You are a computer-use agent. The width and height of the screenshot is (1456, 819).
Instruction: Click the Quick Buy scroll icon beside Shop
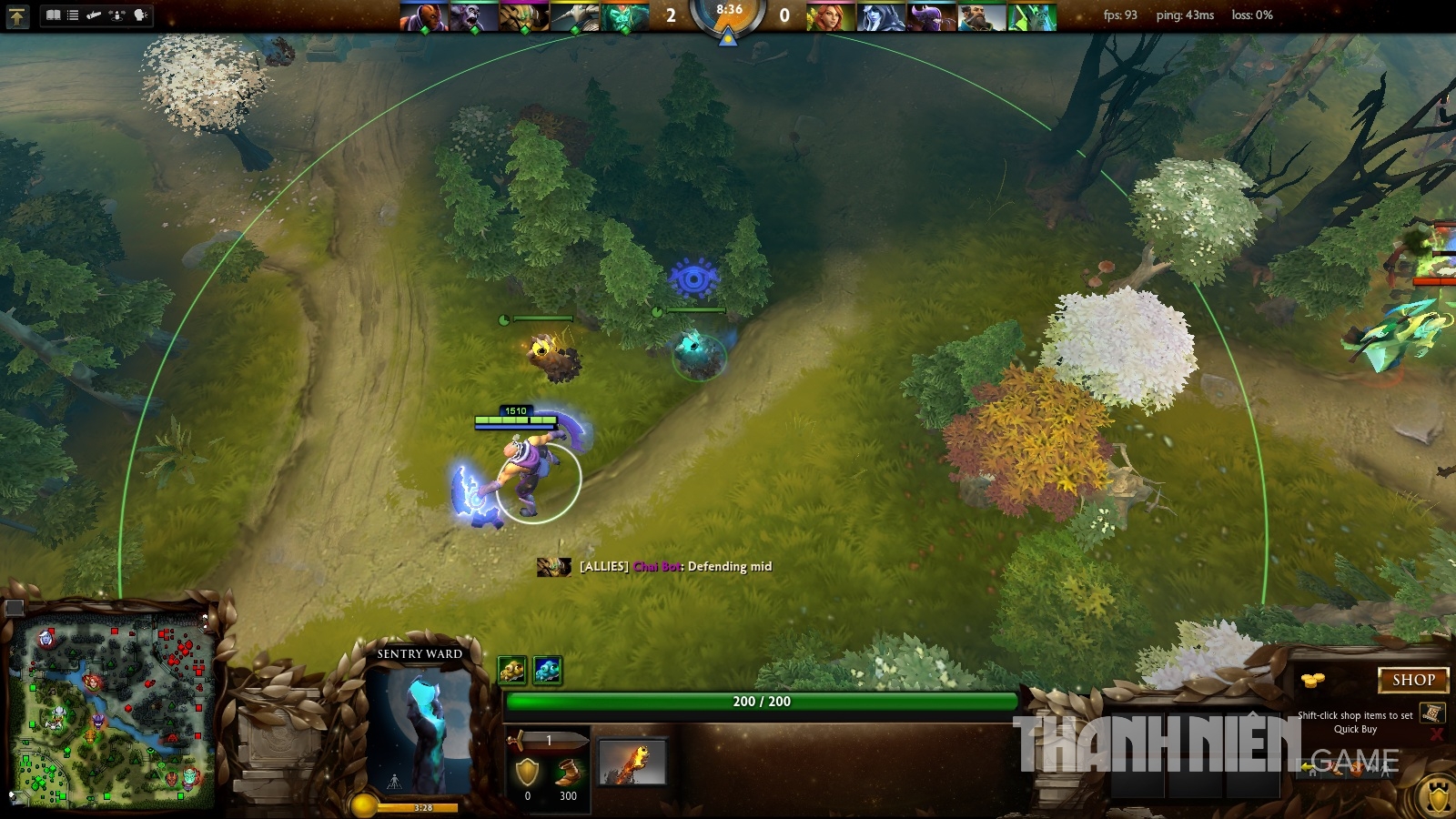[1433, 713]
